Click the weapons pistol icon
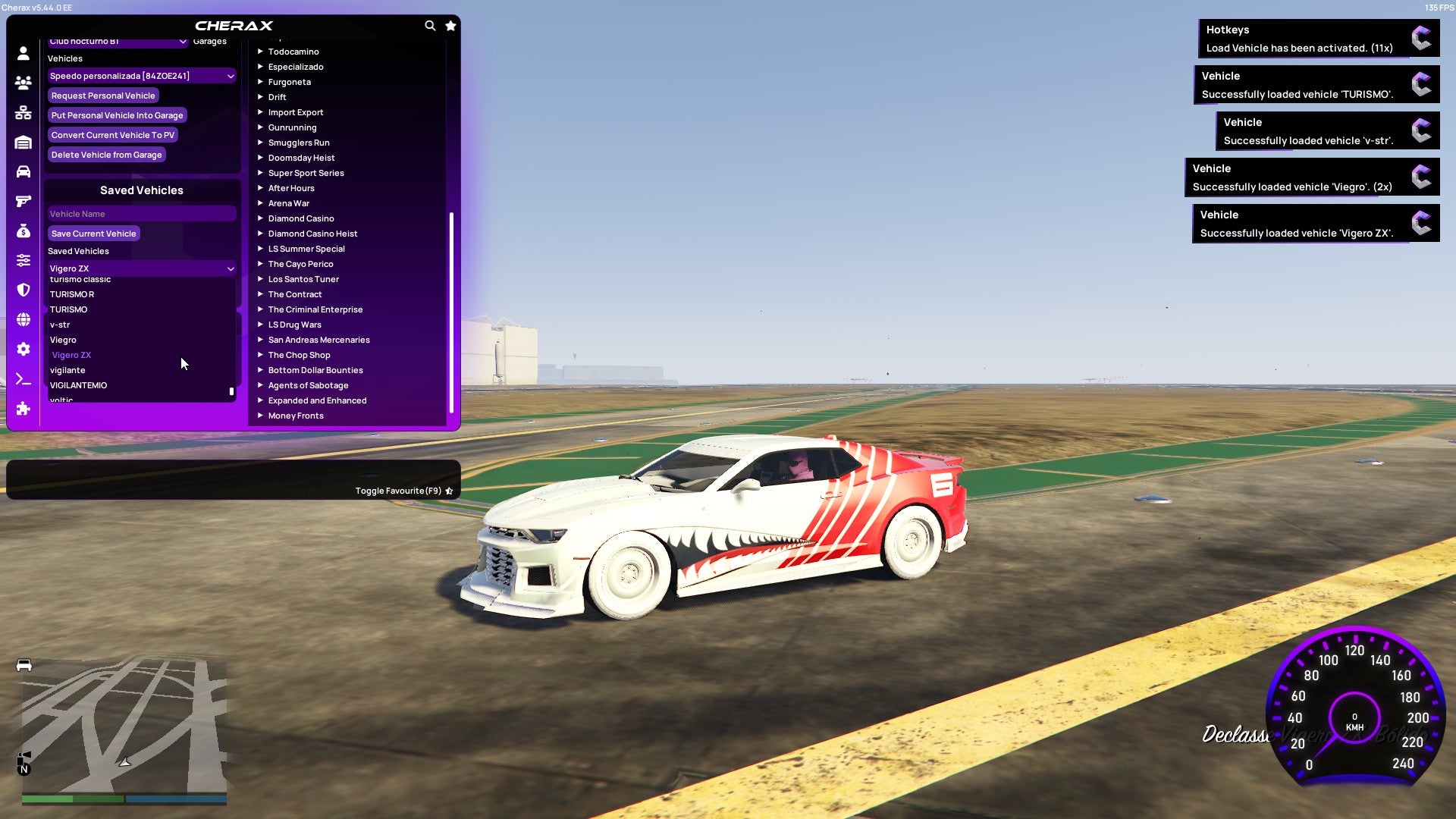 [x=23, y=200]
